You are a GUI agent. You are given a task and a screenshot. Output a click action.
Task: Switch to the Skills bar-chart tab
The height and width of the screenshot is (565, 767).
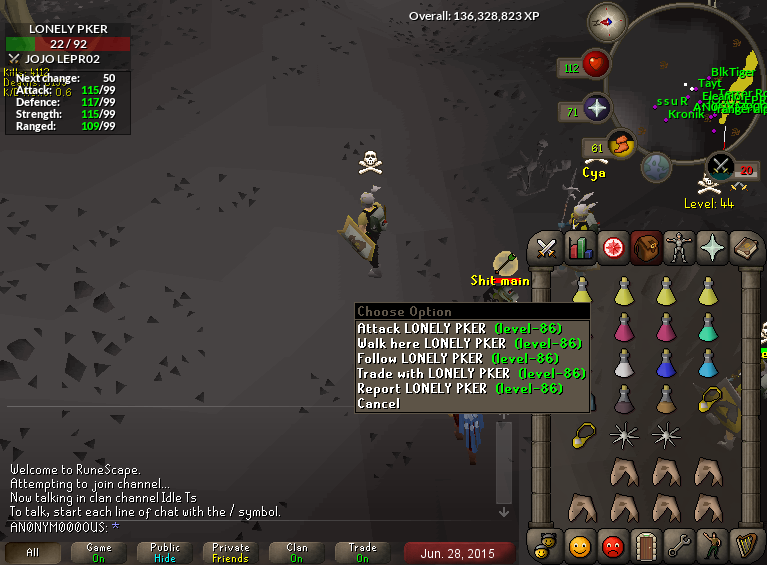579,247
